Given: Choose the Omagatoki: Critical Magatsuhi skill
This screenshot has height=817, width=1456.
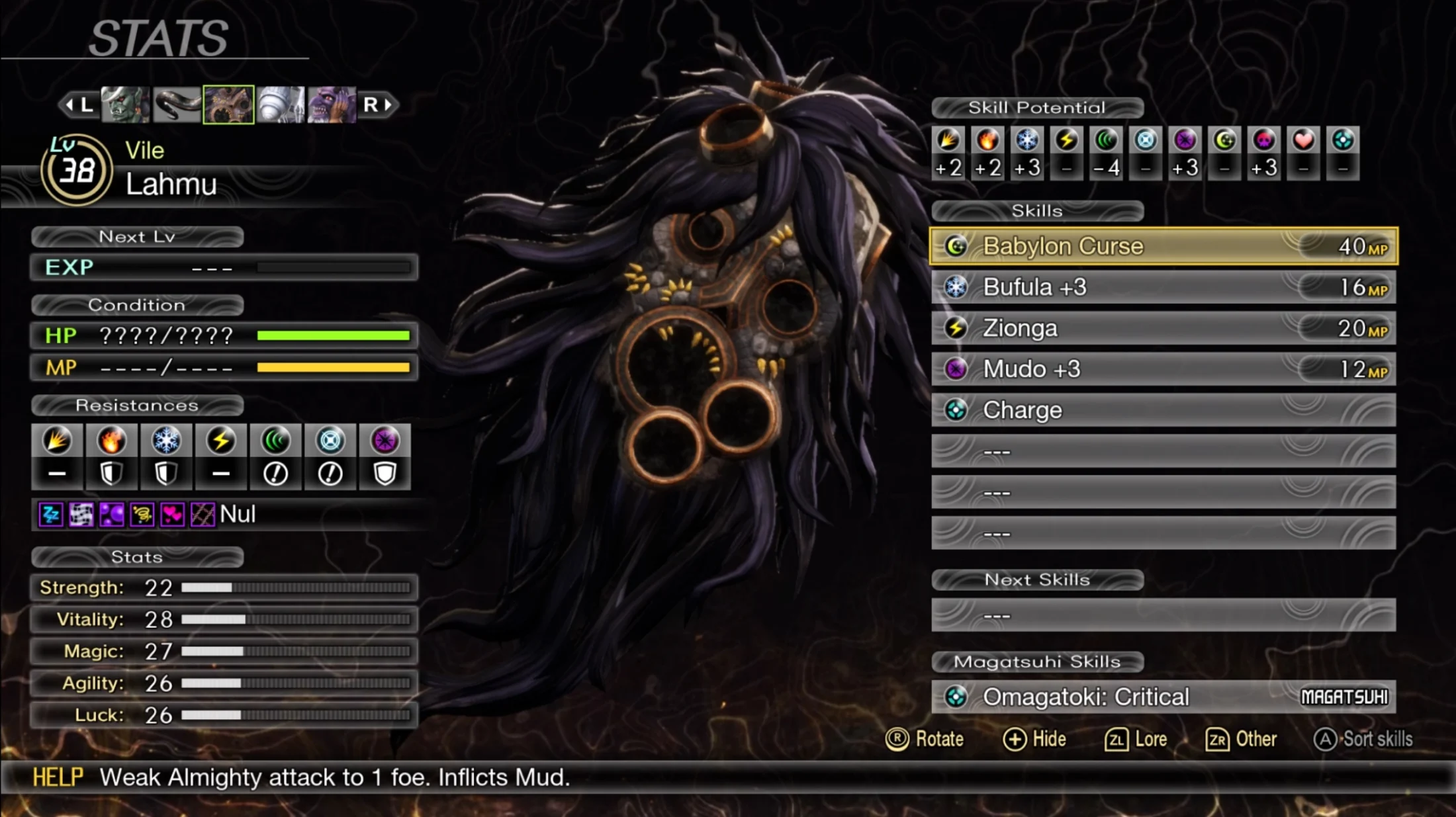Looking at the screenshot, I should coord(1163,697).
